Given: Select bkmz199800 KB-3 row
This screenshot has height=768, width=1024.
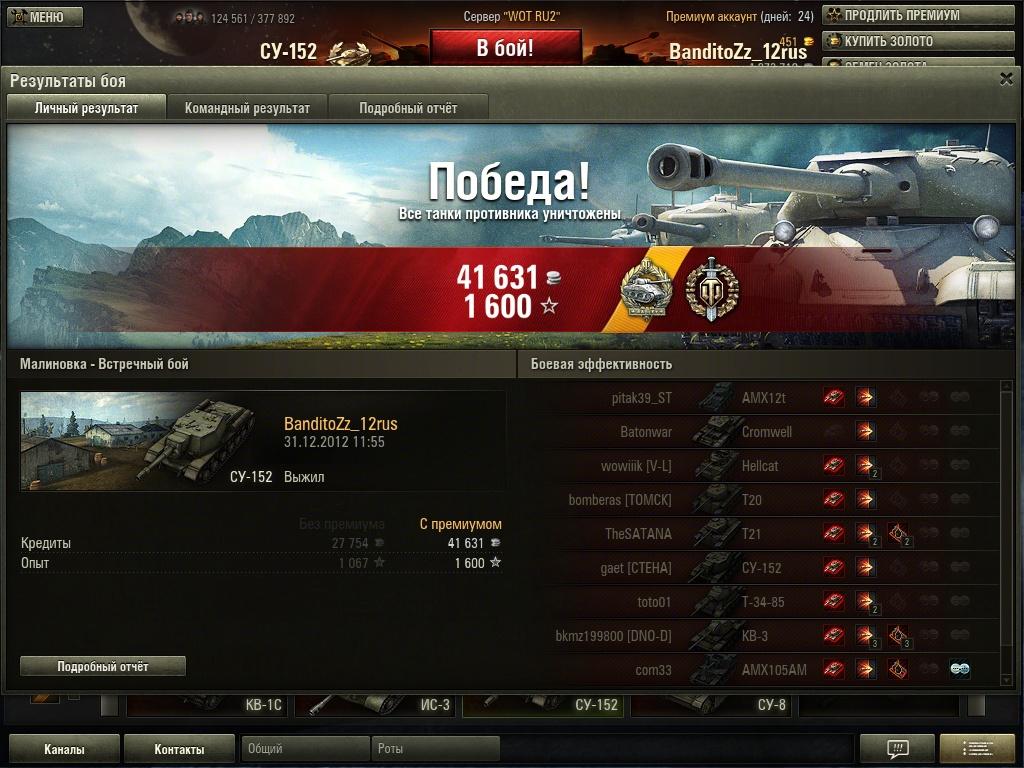Looking at the screenshot, I should tap(760, 636).
